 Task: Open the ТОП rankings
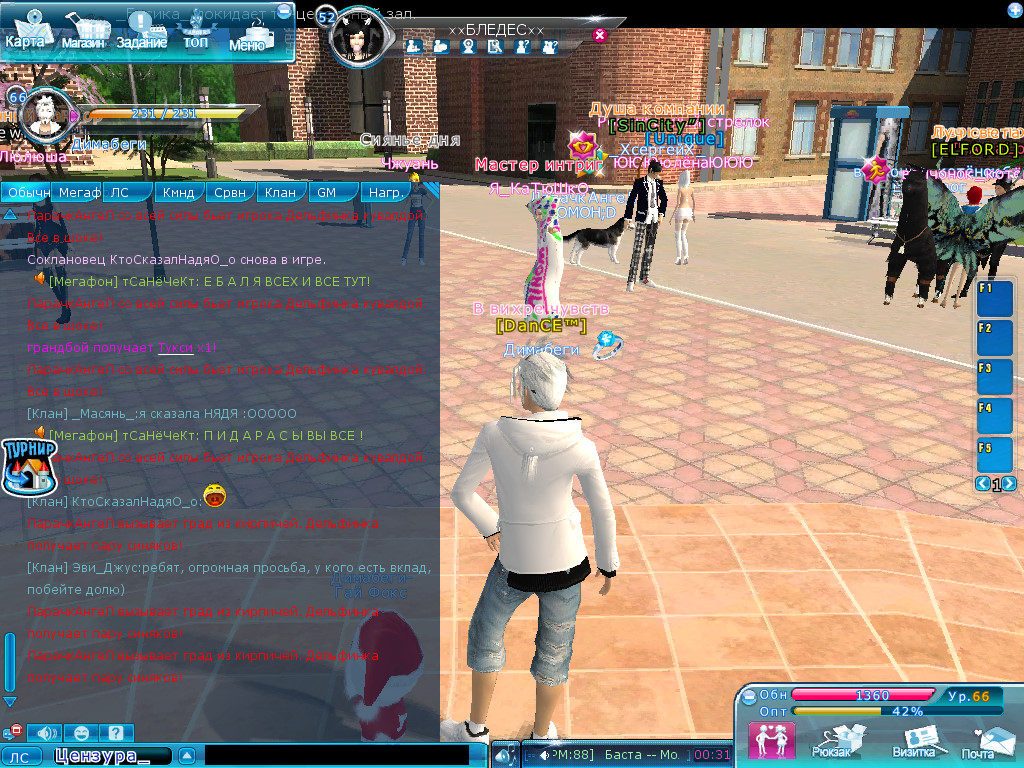point(196,33)
